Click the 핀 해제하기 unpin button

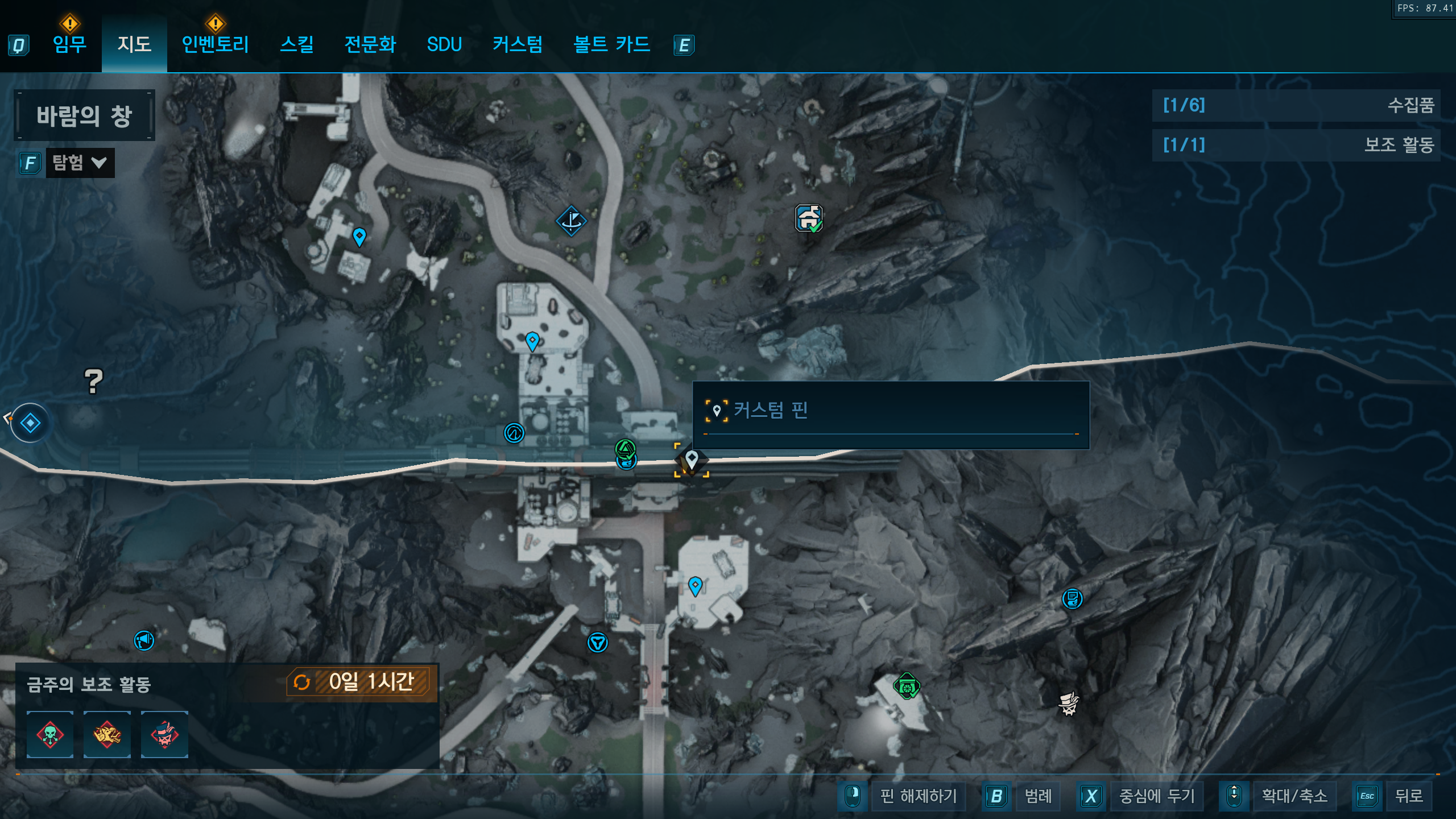pyautogui.click(x=918, y=796)
